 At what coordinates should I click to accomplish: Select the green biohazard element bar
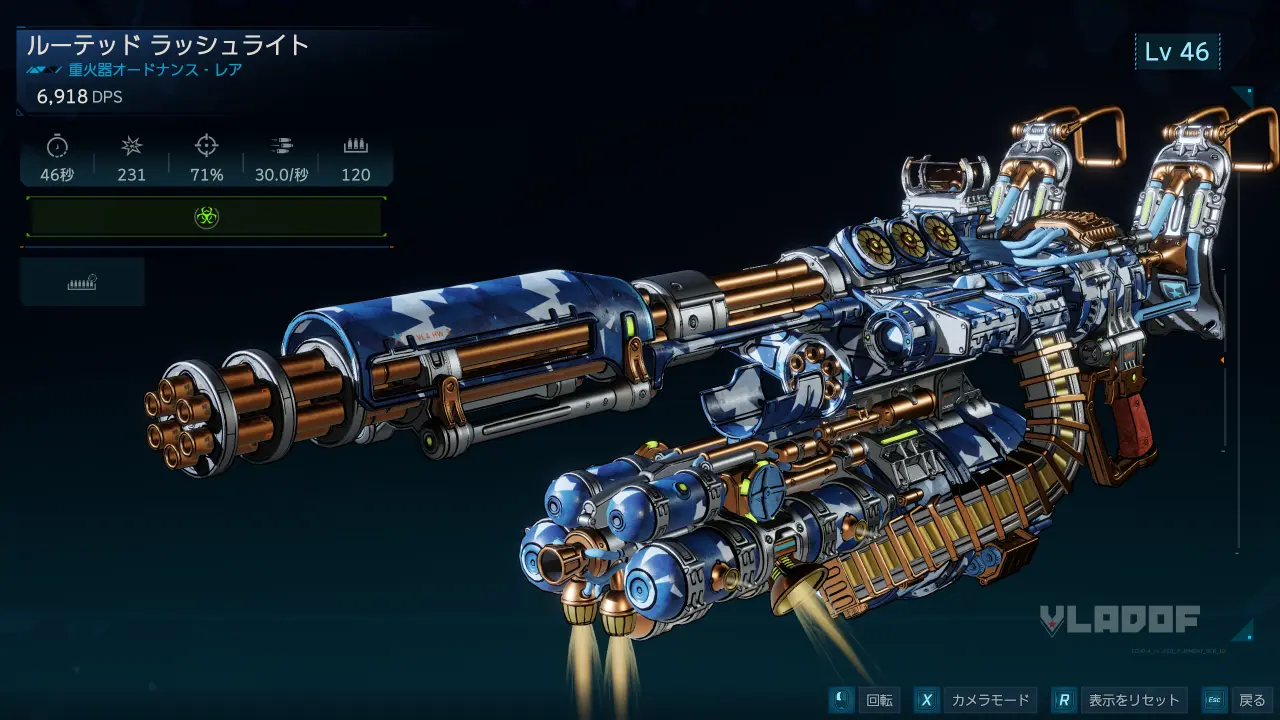206,217
